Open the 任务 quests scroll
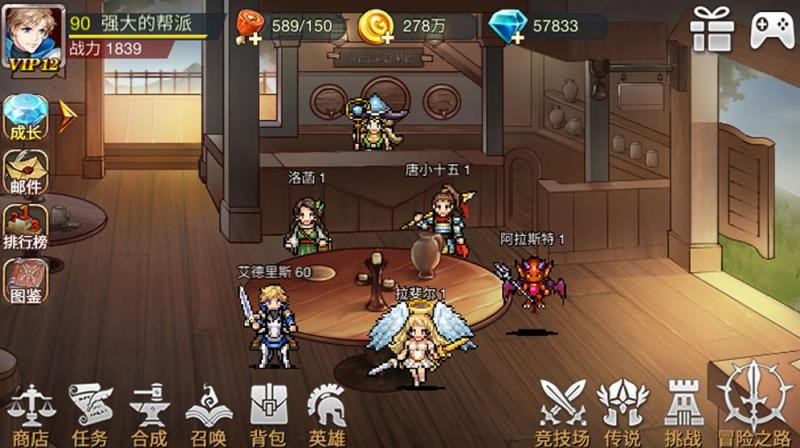This screenshot has width=800, height=448. (x=90, y=411)
